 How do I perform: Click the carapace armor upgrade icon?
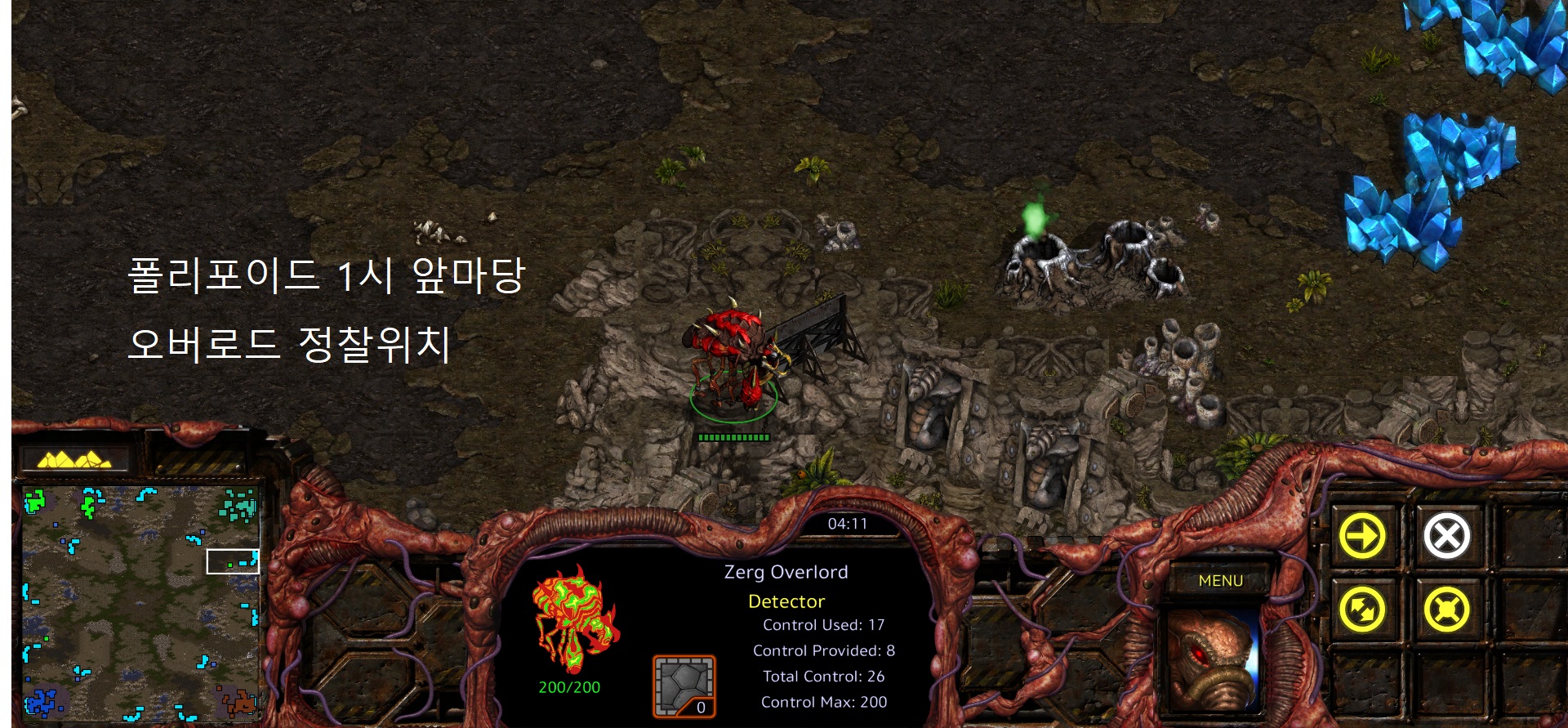pos(684,686)
